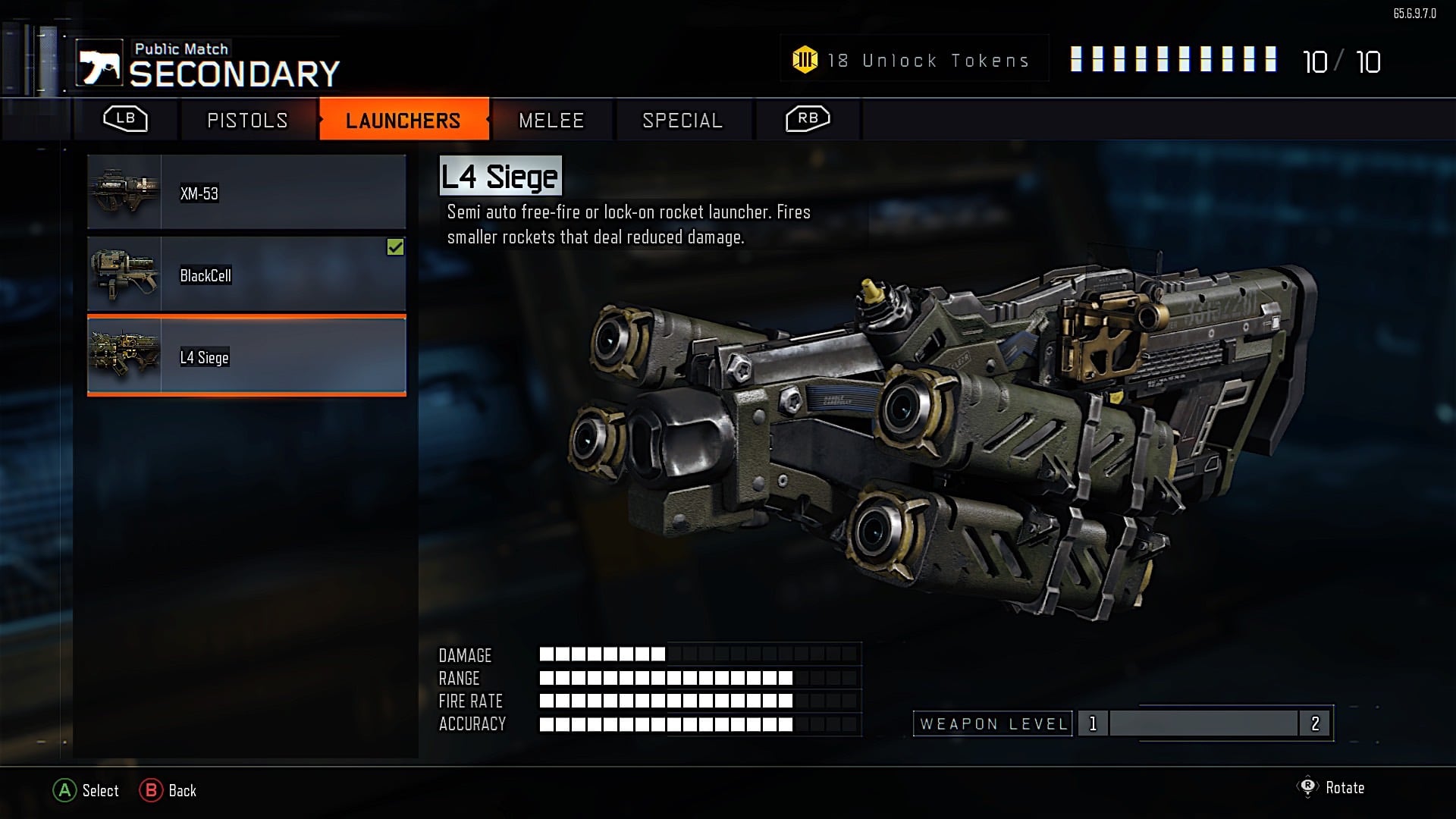Toggle the BlackCell equipped checkbox
Viewport: 1456px width, 819px height.
[x=395, y=246]
